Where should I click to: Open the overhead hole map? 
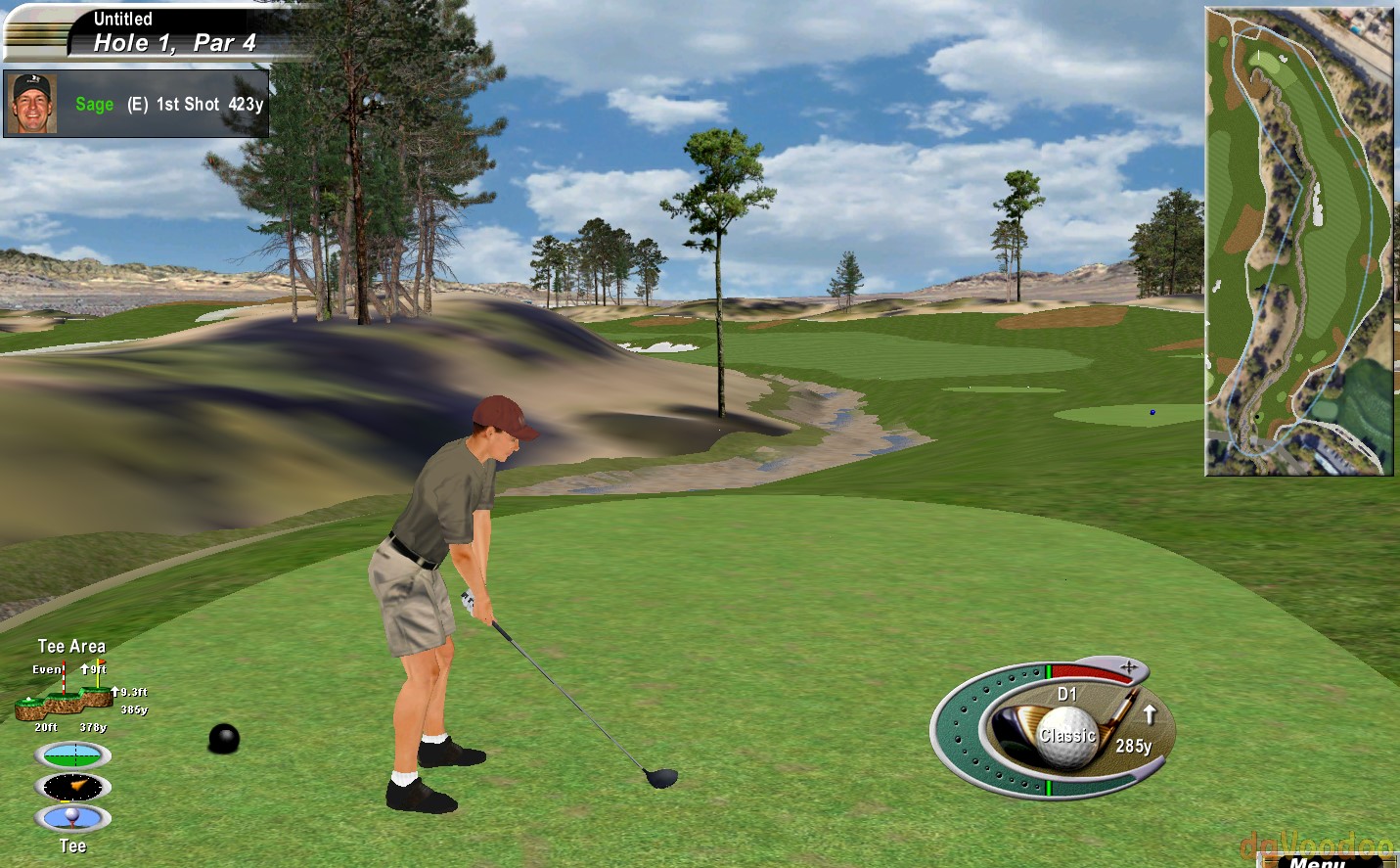tap(1298, 242)
